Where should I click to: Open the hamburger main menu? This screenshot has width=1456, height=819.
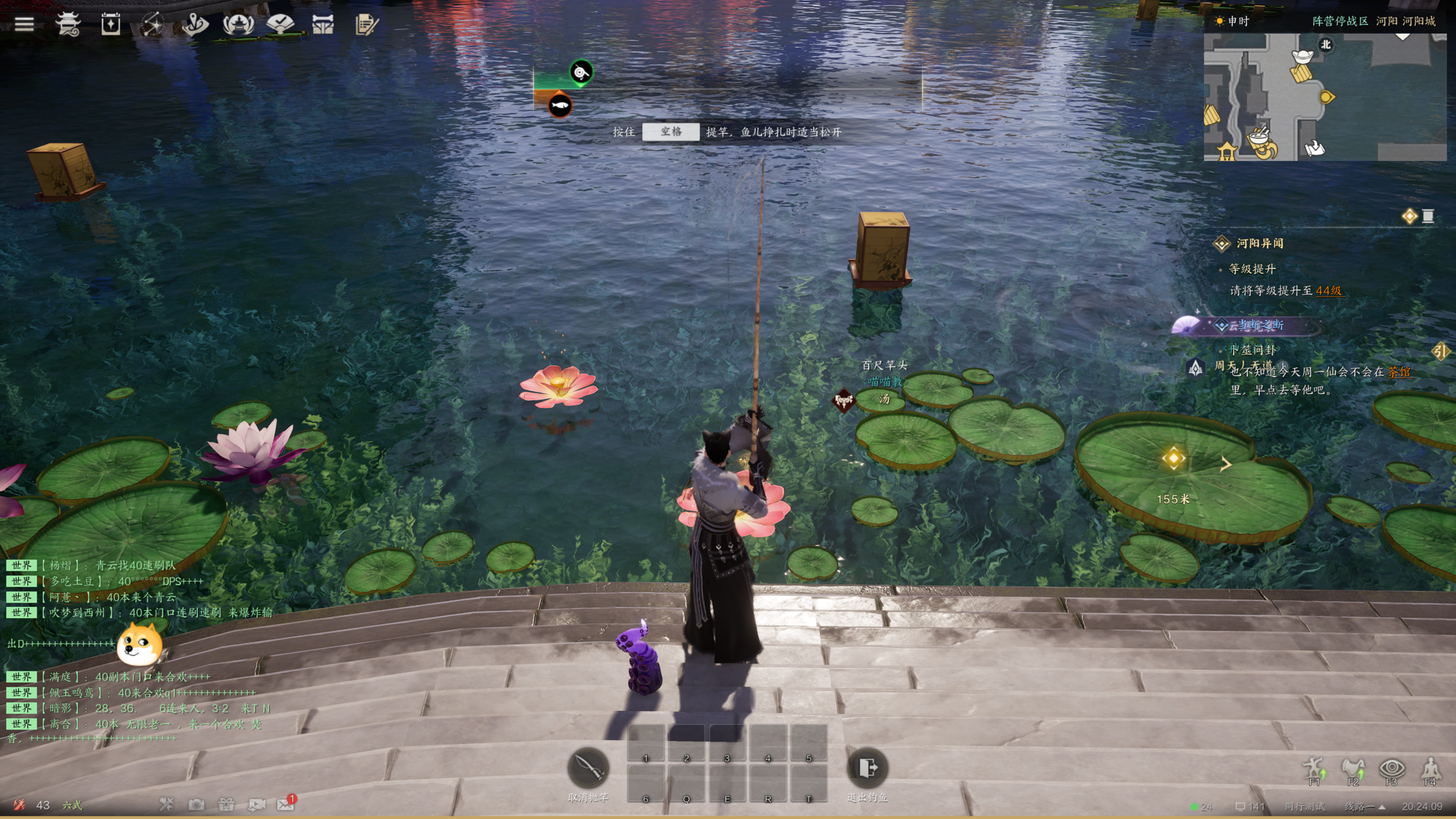click(24, 24)
